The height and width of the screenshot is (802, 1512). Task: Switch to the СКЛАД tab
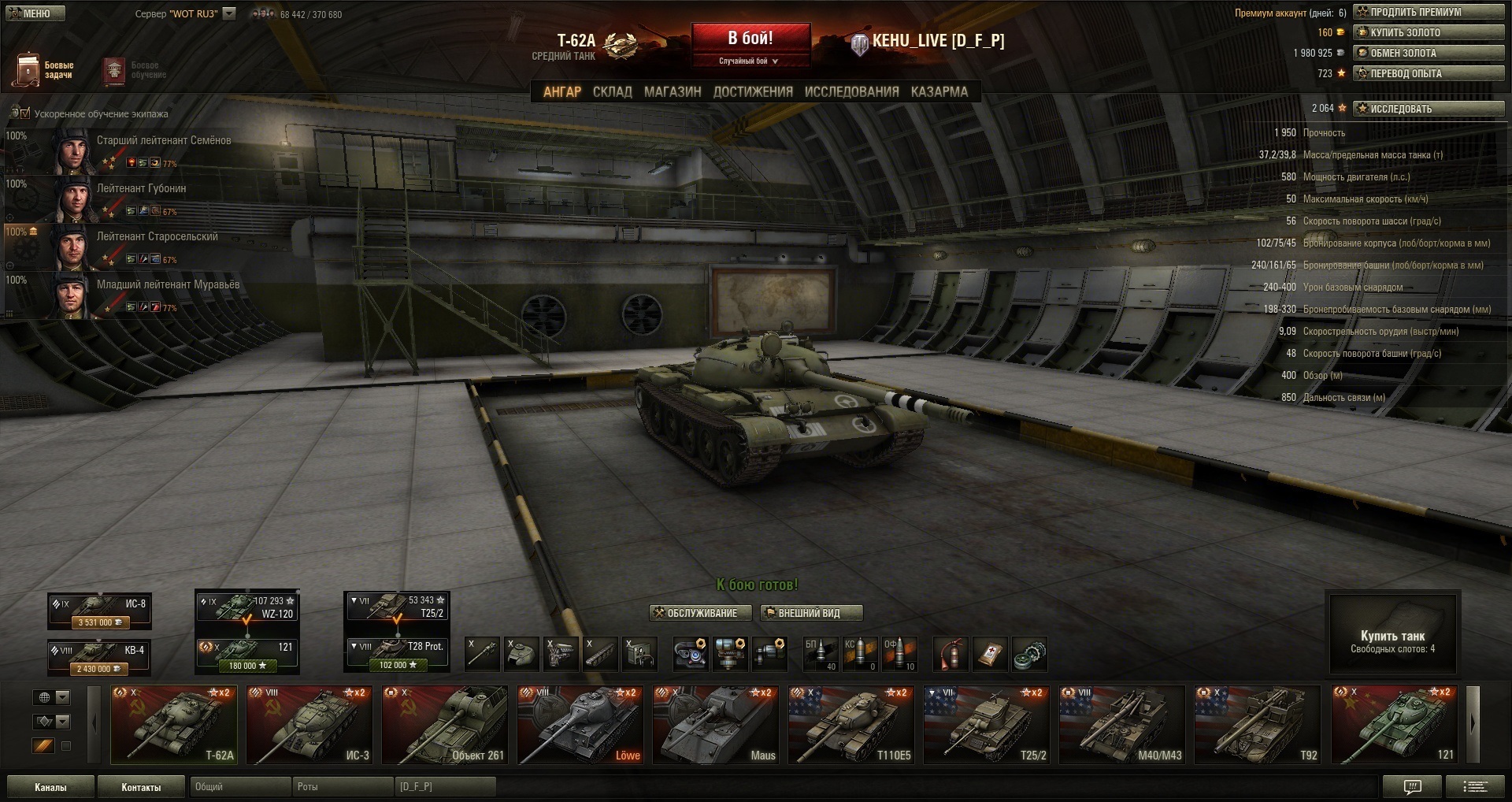click(x=612, y=91)
